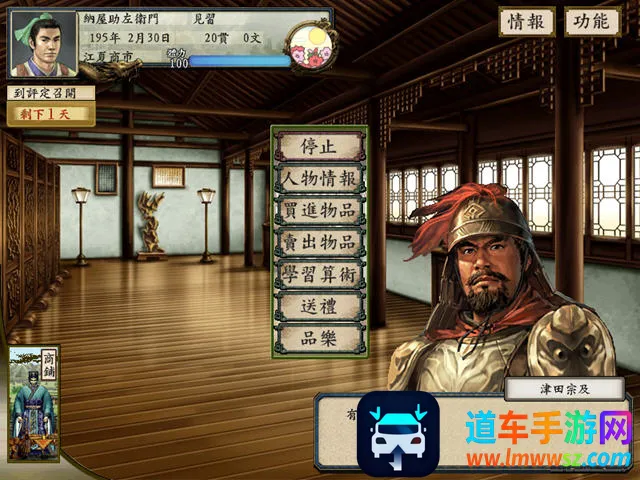The height and width of the screenshot is (480, 640).
Task: Choose the 品樂 menu entry
Action: [319, 338]
